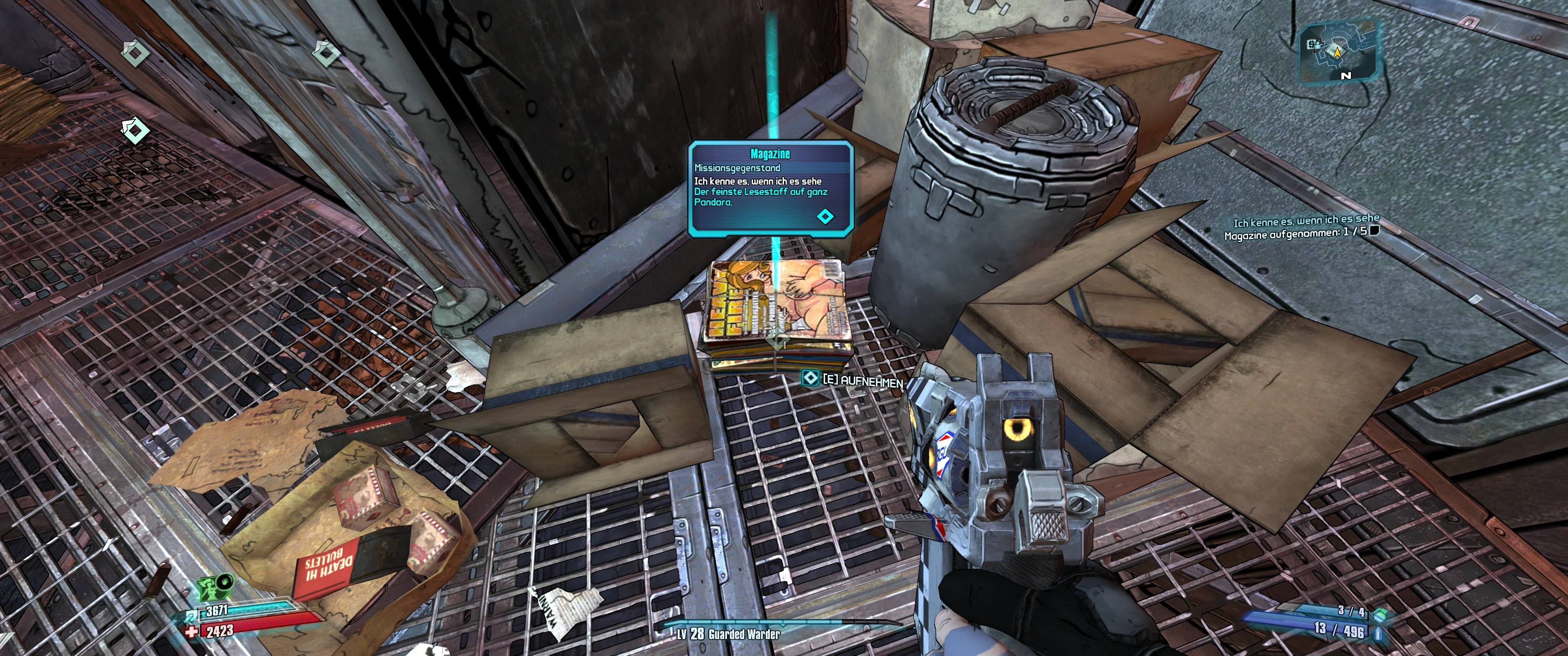Viewport: 1568px width, 656px height.
Task: Click the Magazine item info card
Action: coord(770,188)
